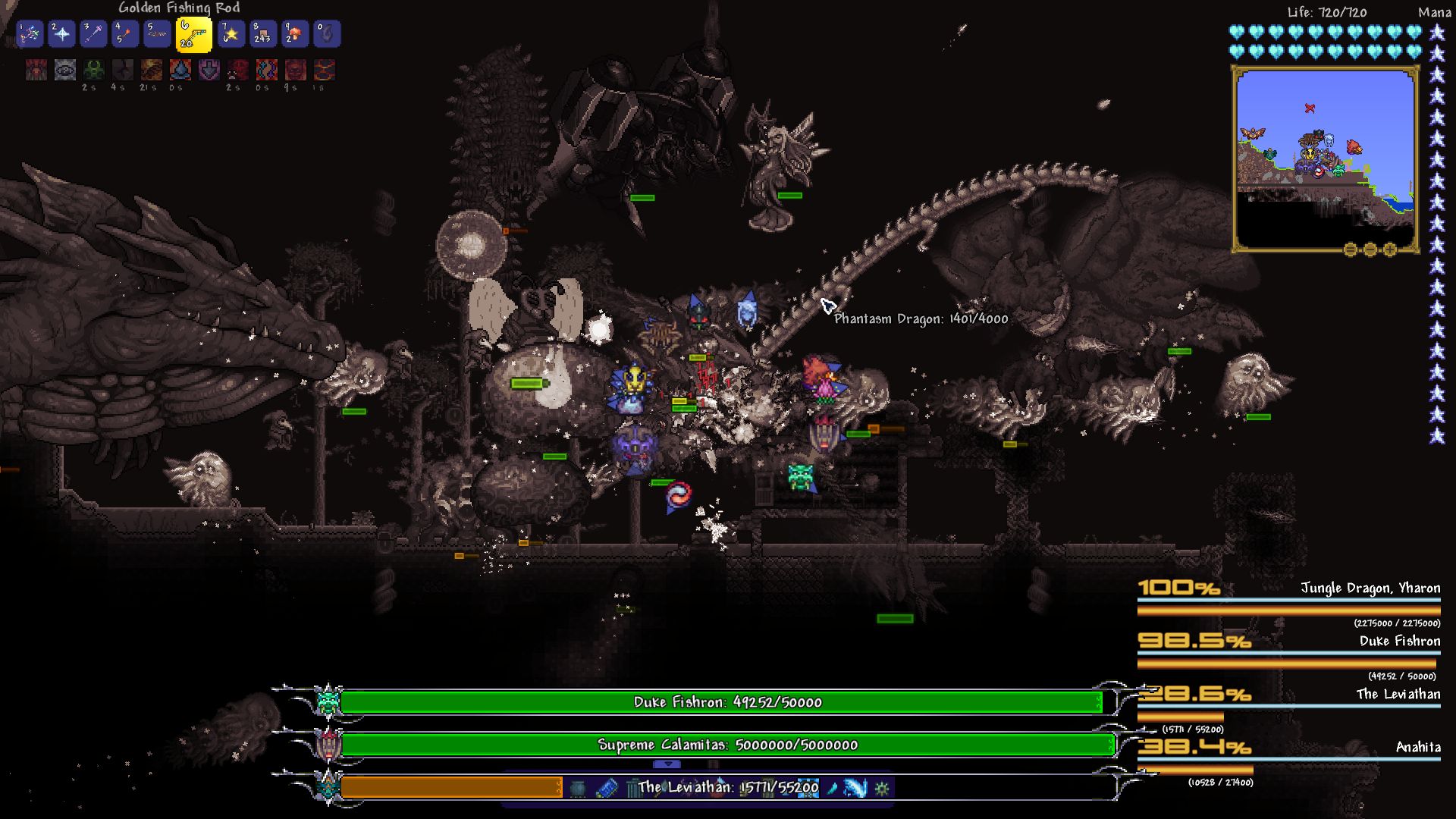Select the Golden Fishing Rod hotbar slot
This screenshot has width=1456, height=819.
[193, 34]
